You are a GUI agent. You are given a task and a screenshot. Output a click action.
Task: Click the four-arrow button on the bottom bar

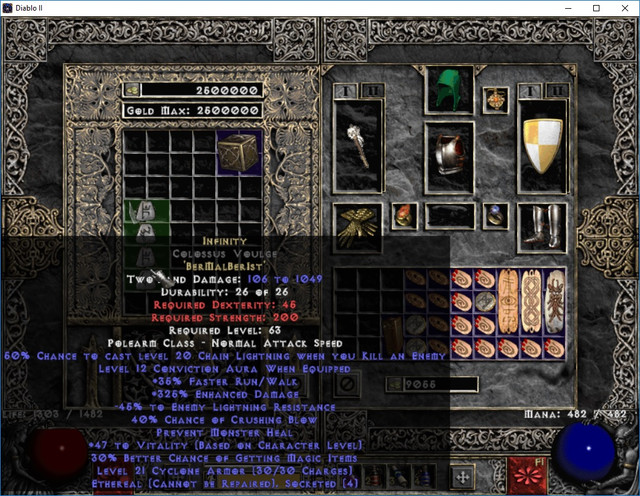pyautogui.click(x=463, y=476)
